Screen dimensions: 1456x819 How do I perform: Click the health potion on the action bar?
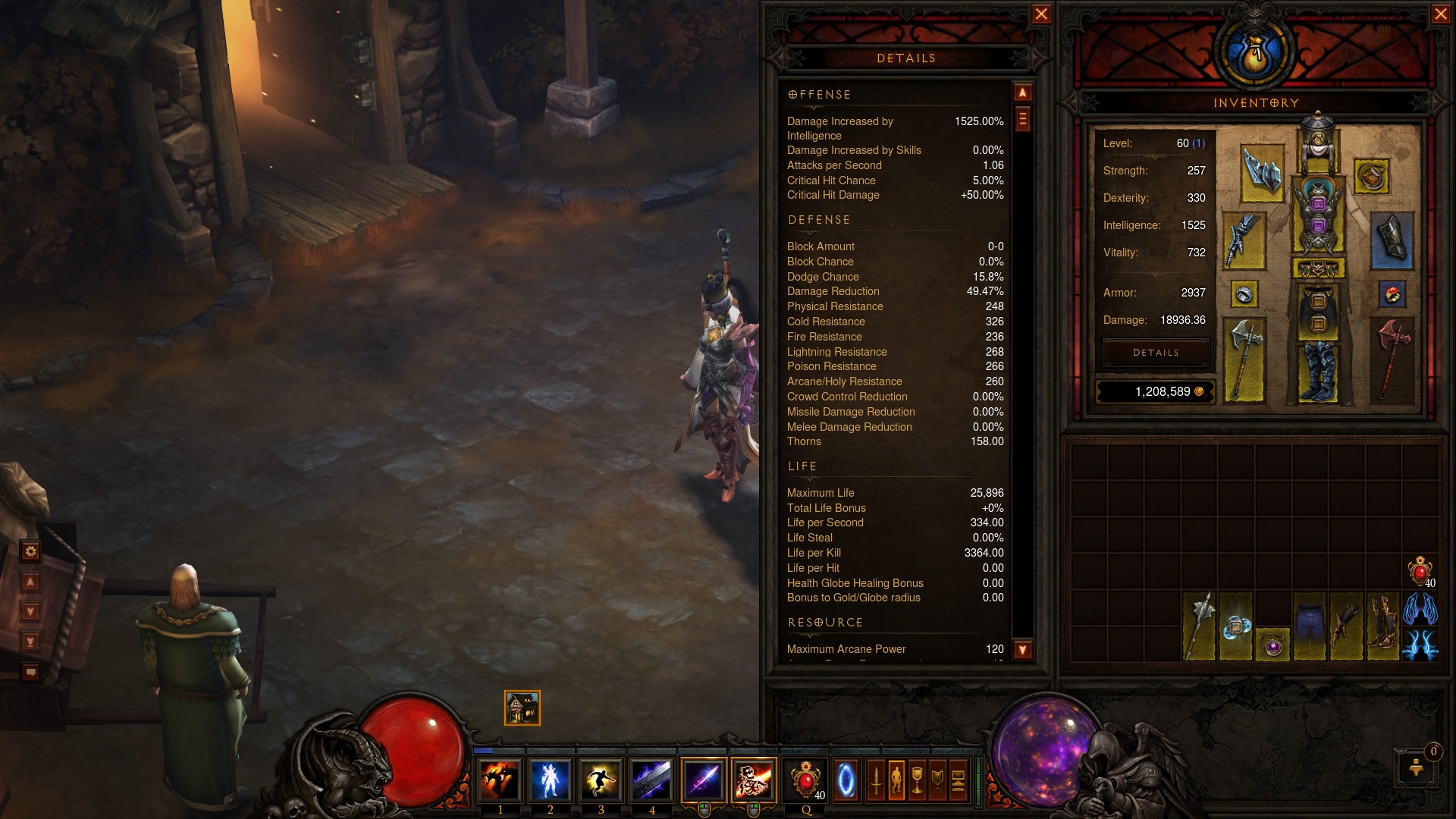coord(805,780)
